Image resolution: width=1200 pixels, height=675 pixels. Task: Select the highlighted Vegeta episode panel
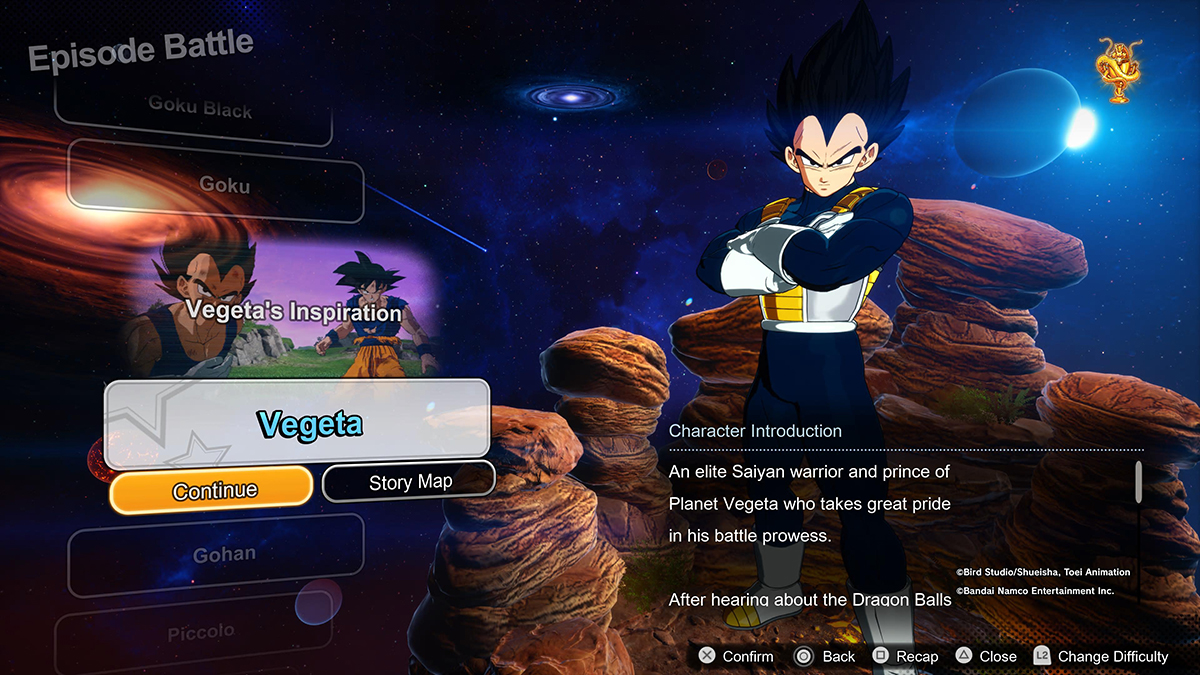(297, 424)
